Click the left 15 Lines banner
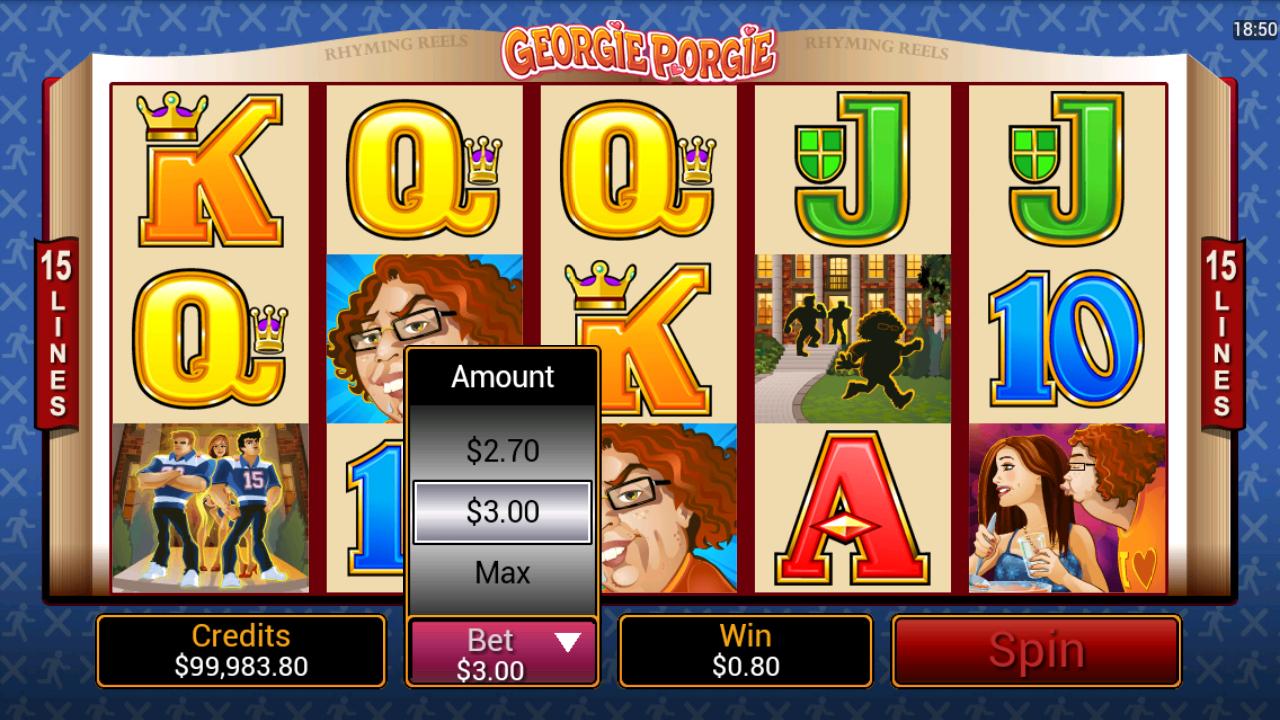The image size is (1280, 720). pos(57,330)
